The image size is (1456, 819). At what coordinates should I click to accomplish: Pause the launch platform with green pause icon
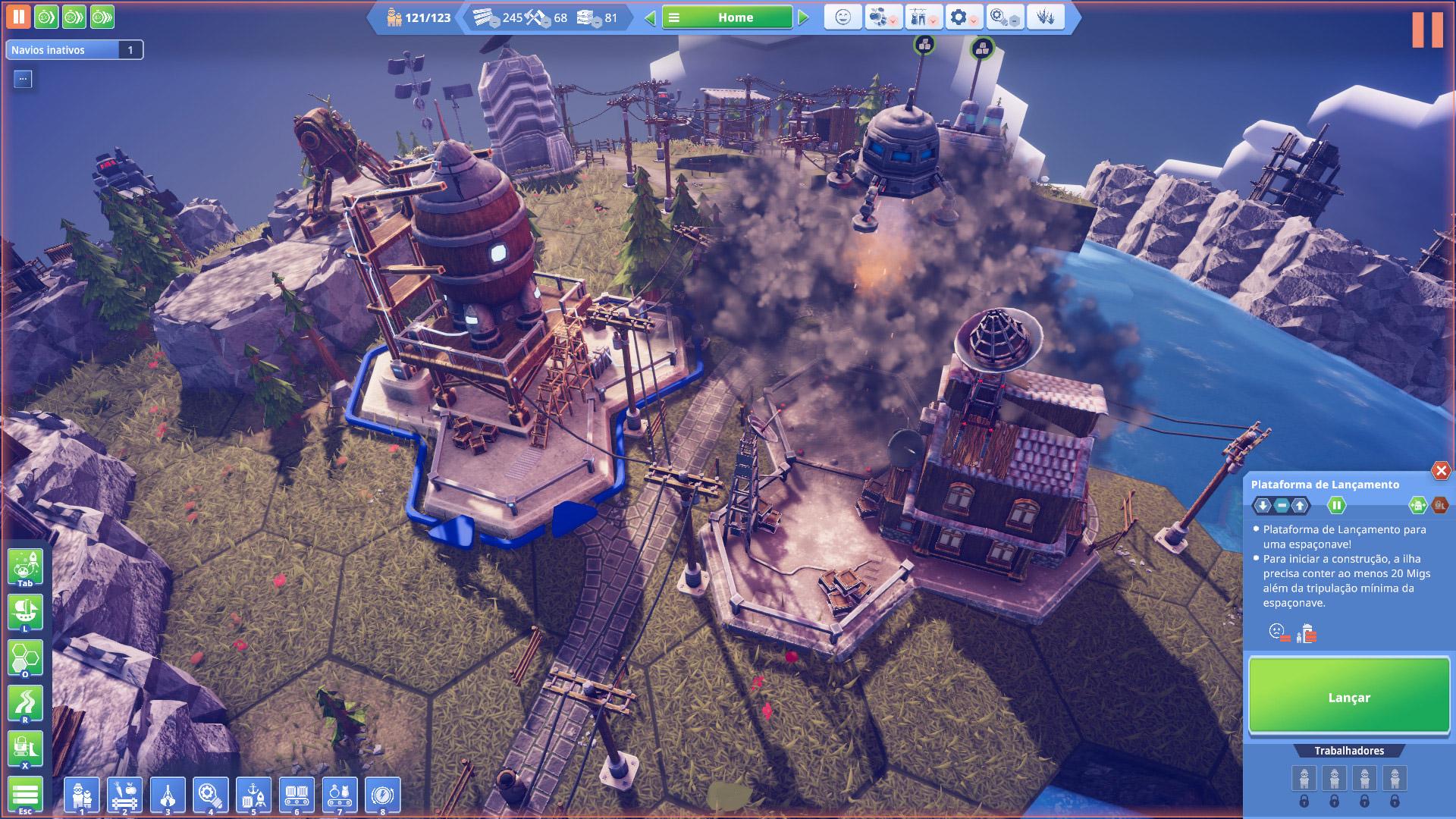click(x=1336, y=505)
